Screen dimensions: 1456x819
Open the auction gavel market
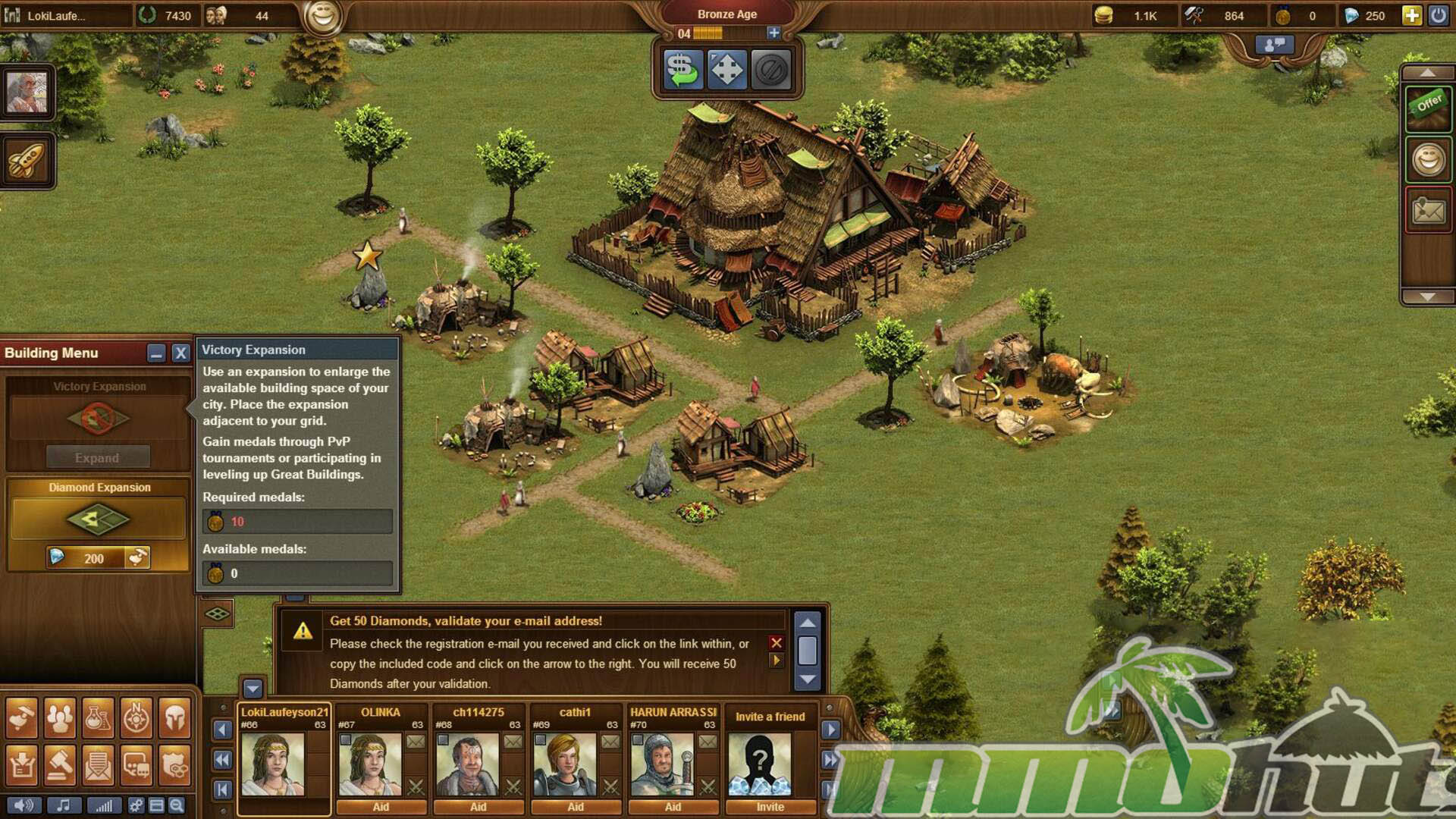59,764
